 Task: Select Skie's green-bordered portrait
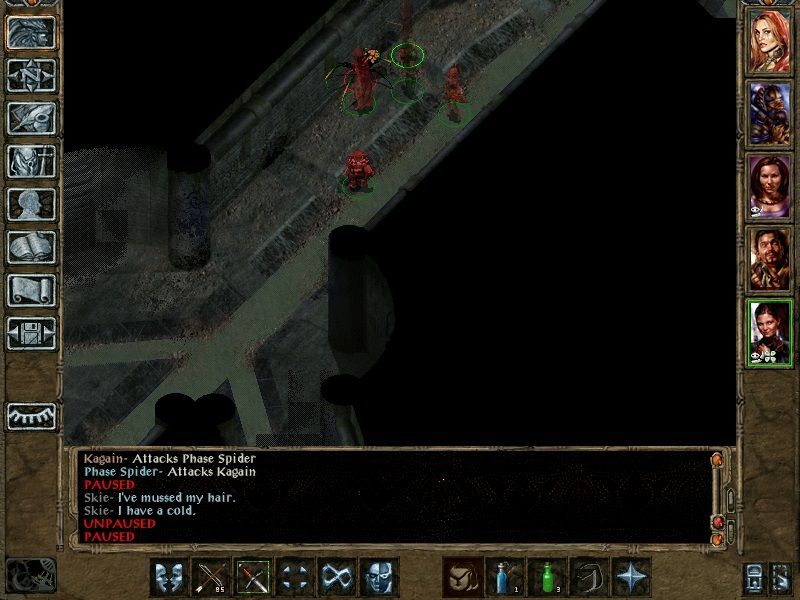tap(770, 333)
